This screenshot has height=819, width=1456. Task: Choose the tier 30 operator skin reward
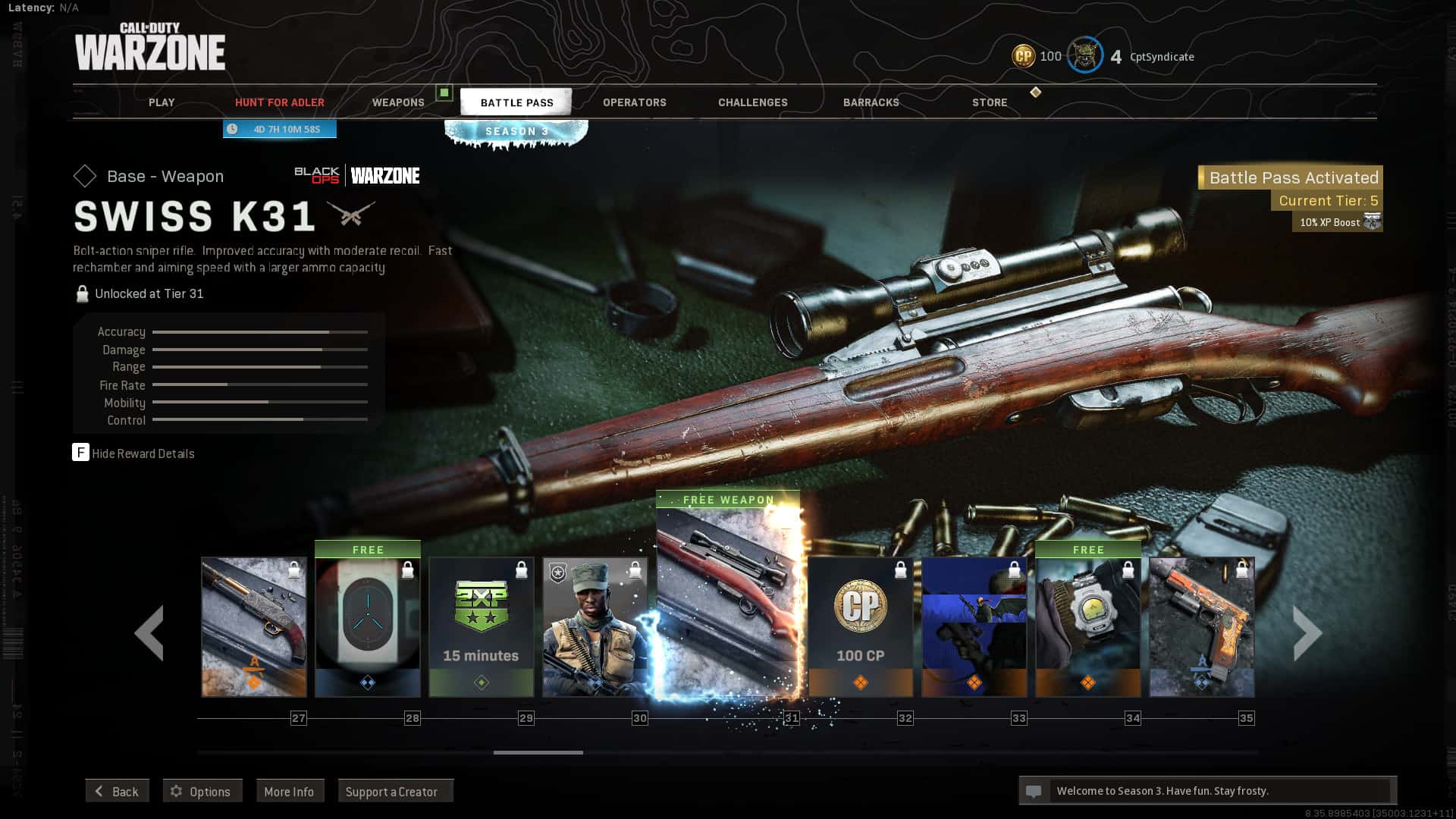tap(595, 626)
